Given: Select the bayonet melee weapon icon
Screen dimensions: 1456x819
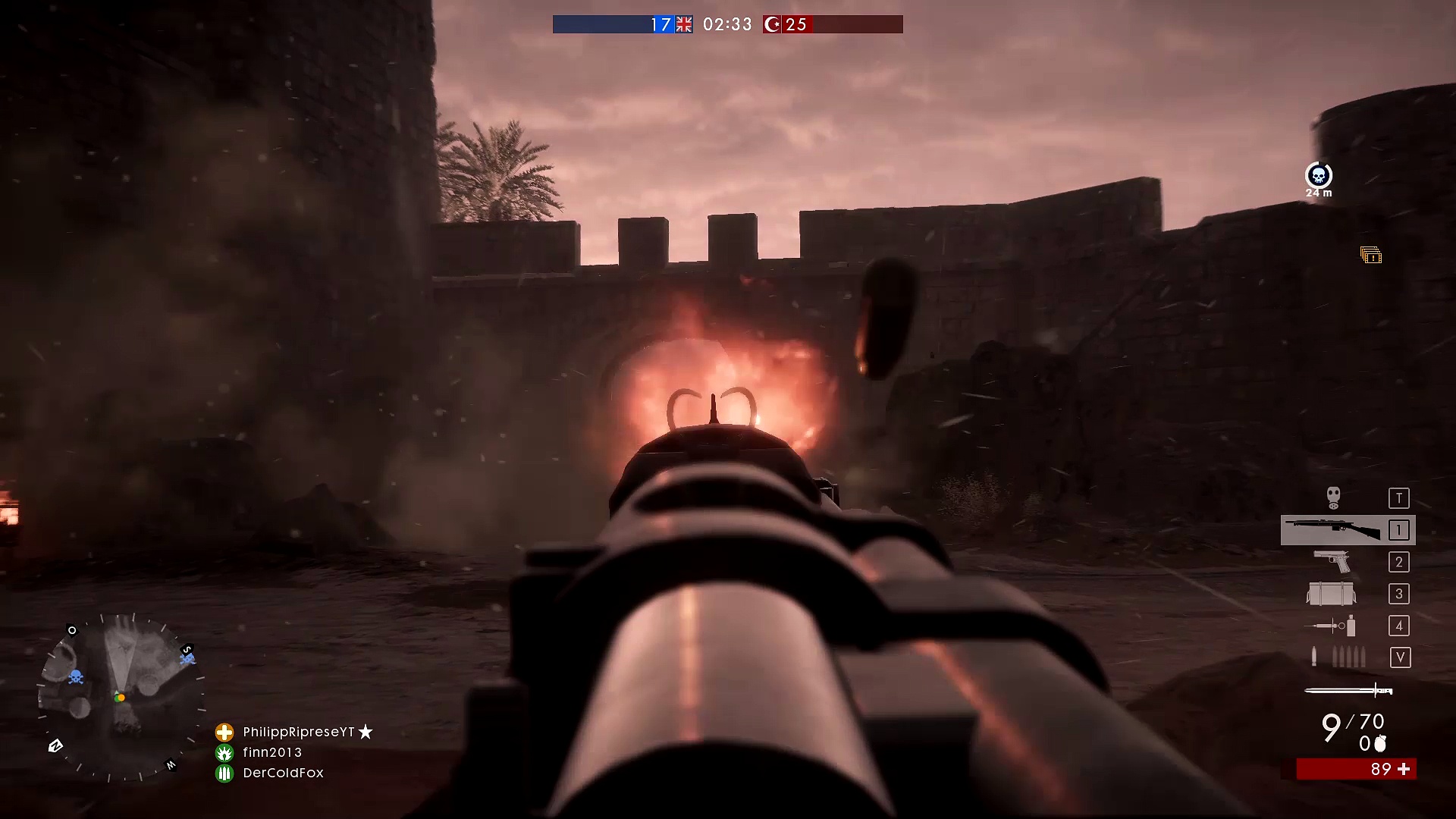Looking at the screenshot, I should (x=1348, y=690).
